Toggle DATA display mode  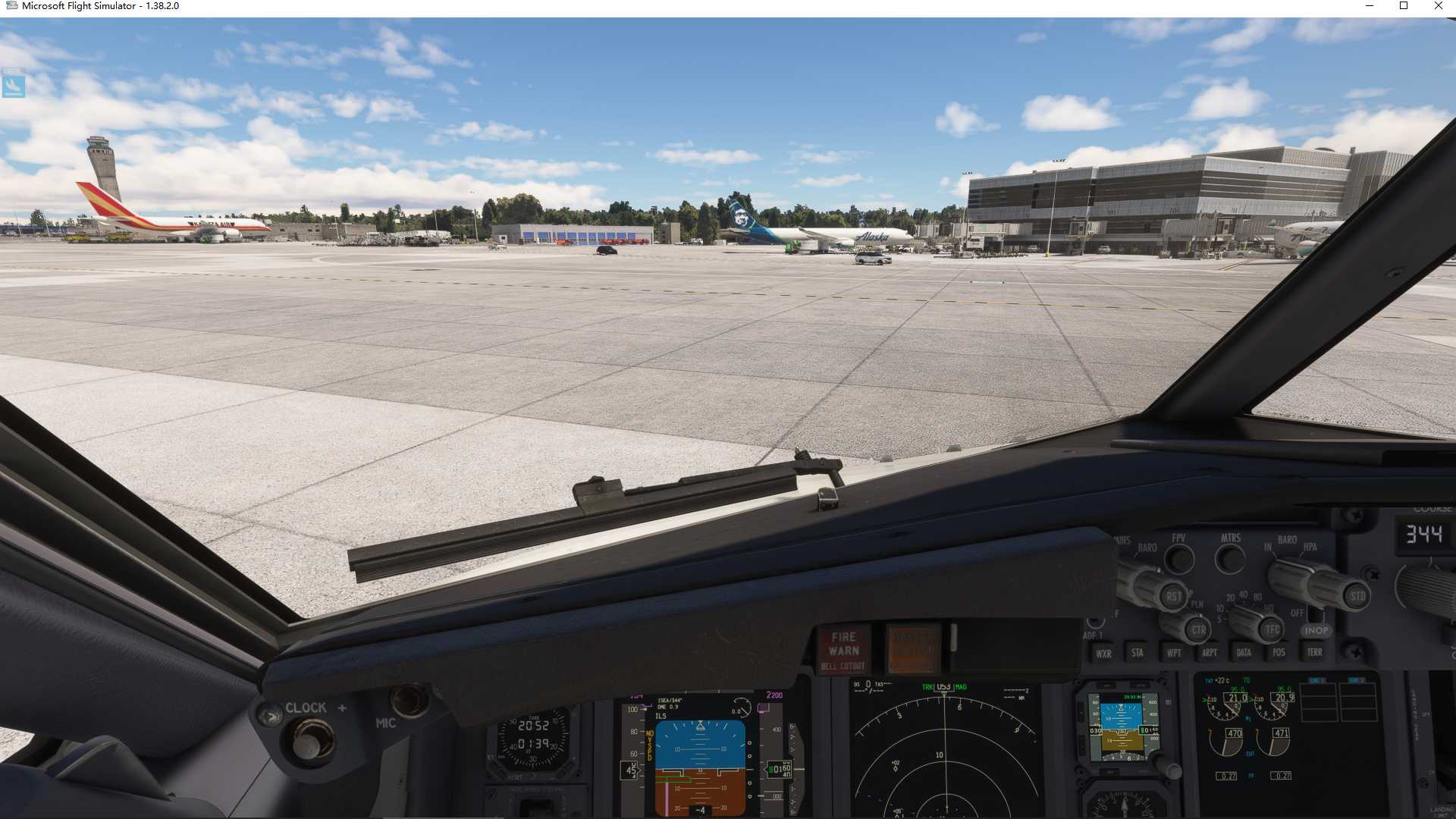[1244, 652]
